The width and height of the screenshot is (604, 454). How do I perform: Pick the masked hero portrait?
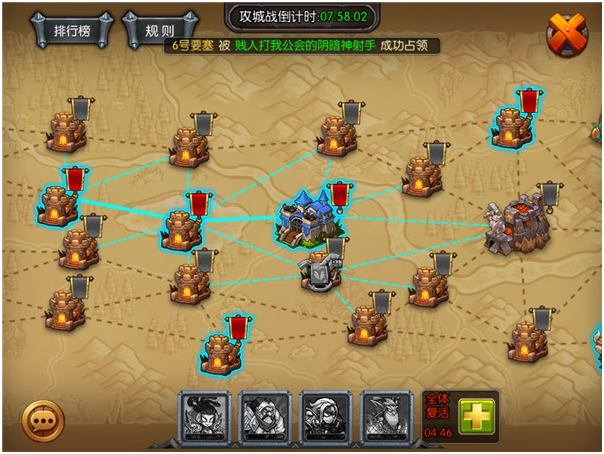click(325, 416)
